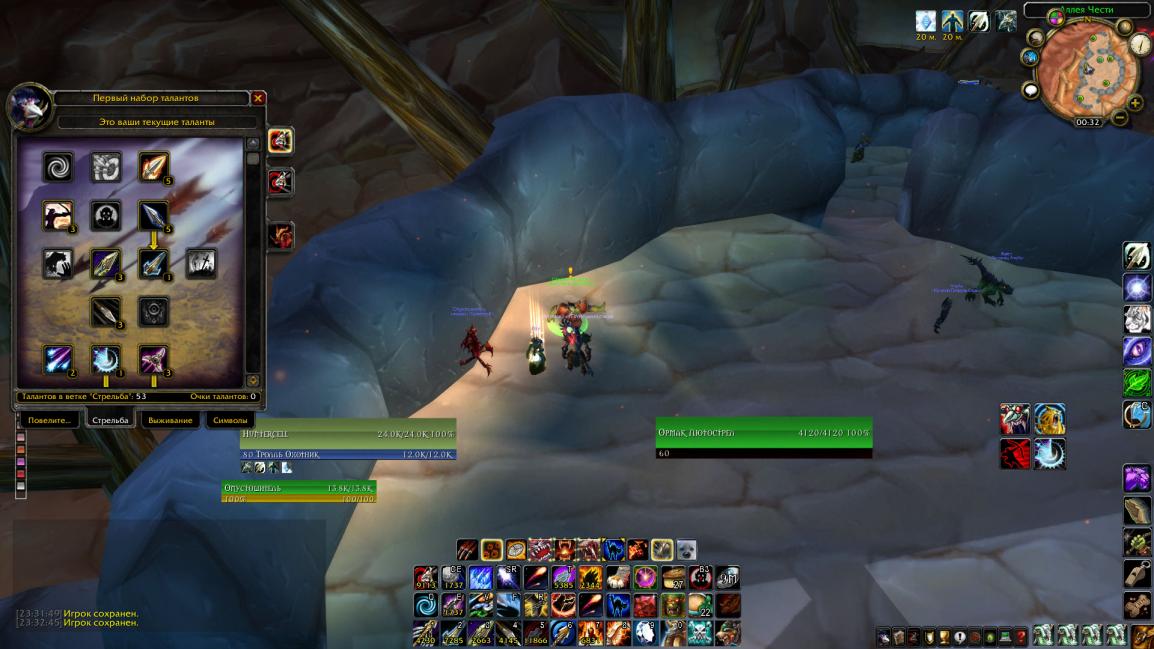Select the Опустошитель pet frame

click(x=298, y=488)
